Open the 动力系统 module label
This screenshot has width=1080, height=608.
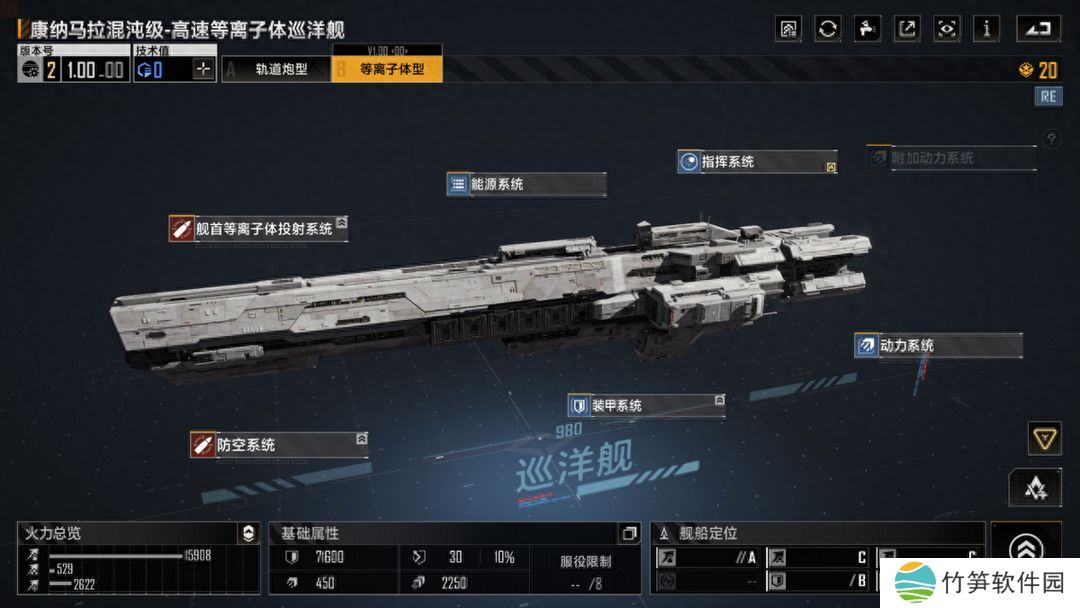[x=937, y=346]
